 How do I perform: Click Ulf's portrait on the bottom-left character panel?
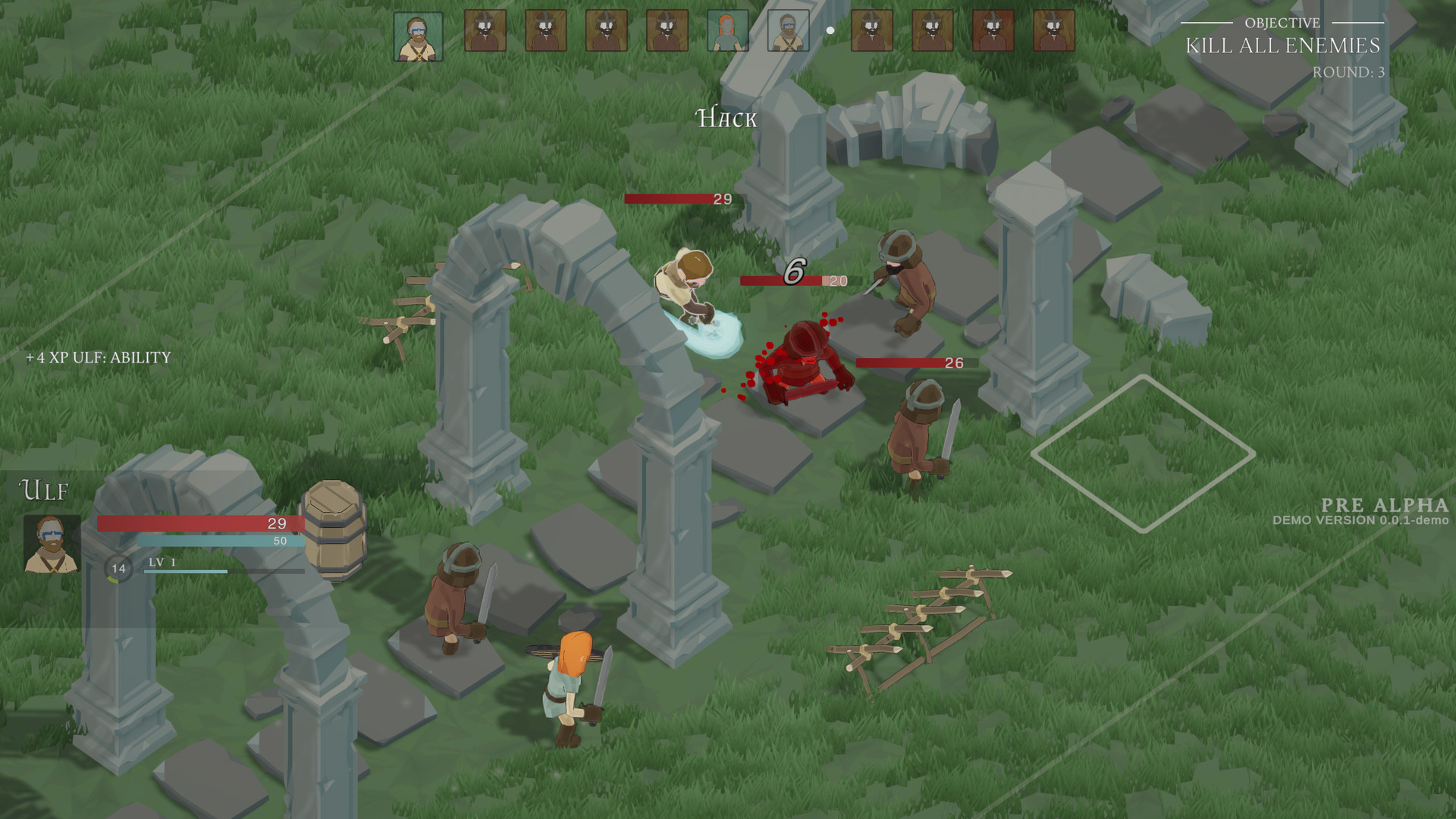point(50,541)
